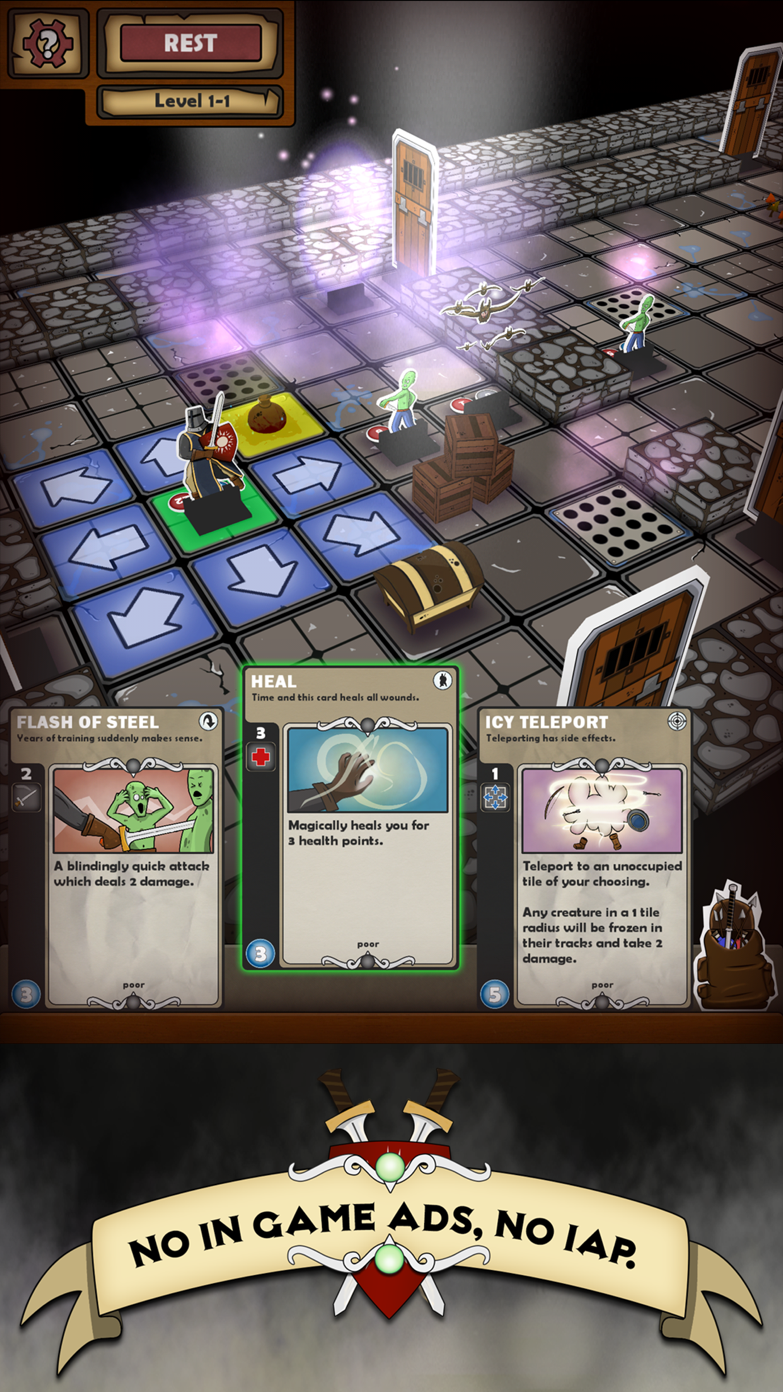Move to the blue down-arrow tile
This screenshot has width=783, height=1392.
click(x=257, y=572)
